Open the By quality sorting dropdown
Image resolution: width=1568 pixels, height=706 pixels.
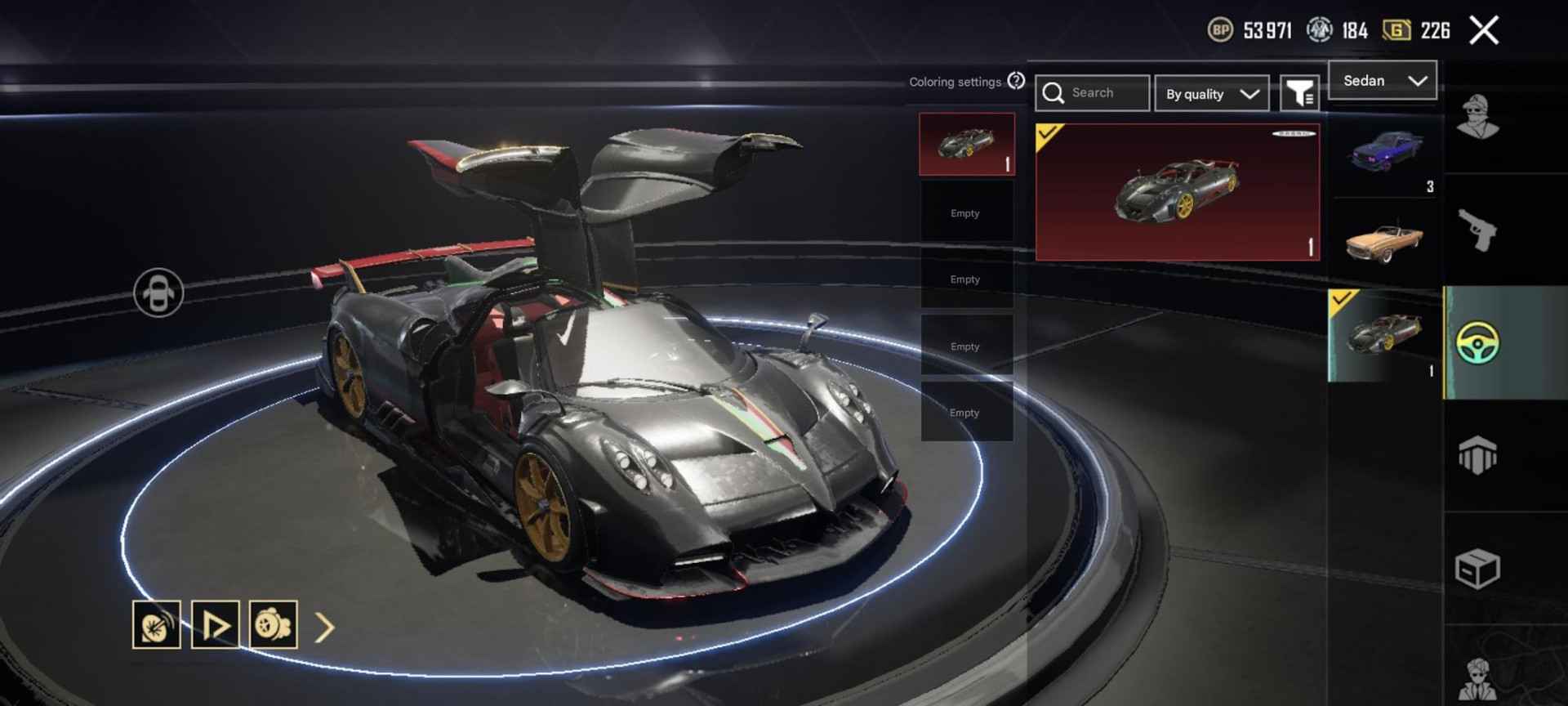pos(1211,93)
